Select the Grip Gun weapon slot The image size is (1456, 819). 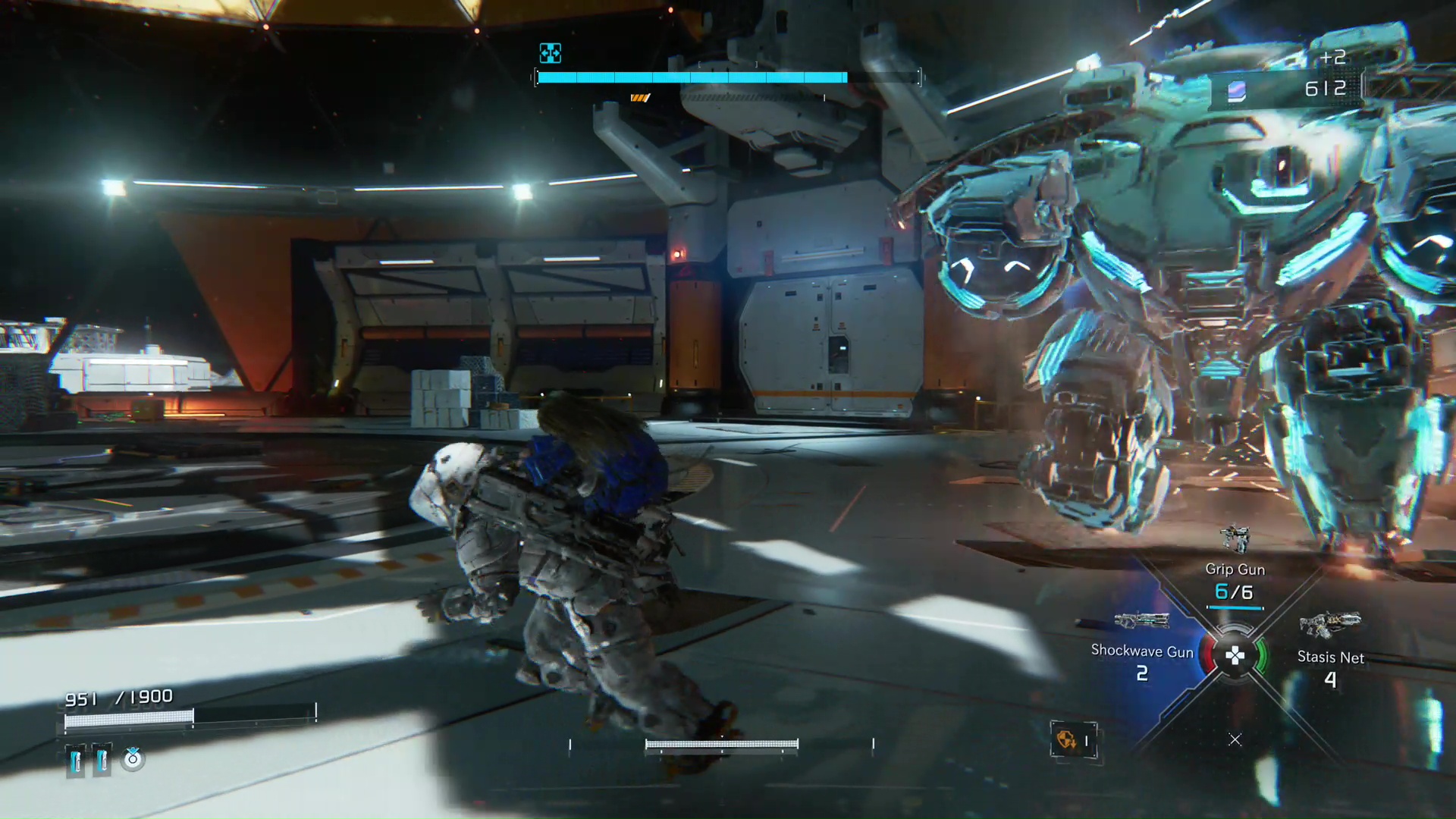point(1235,570)
